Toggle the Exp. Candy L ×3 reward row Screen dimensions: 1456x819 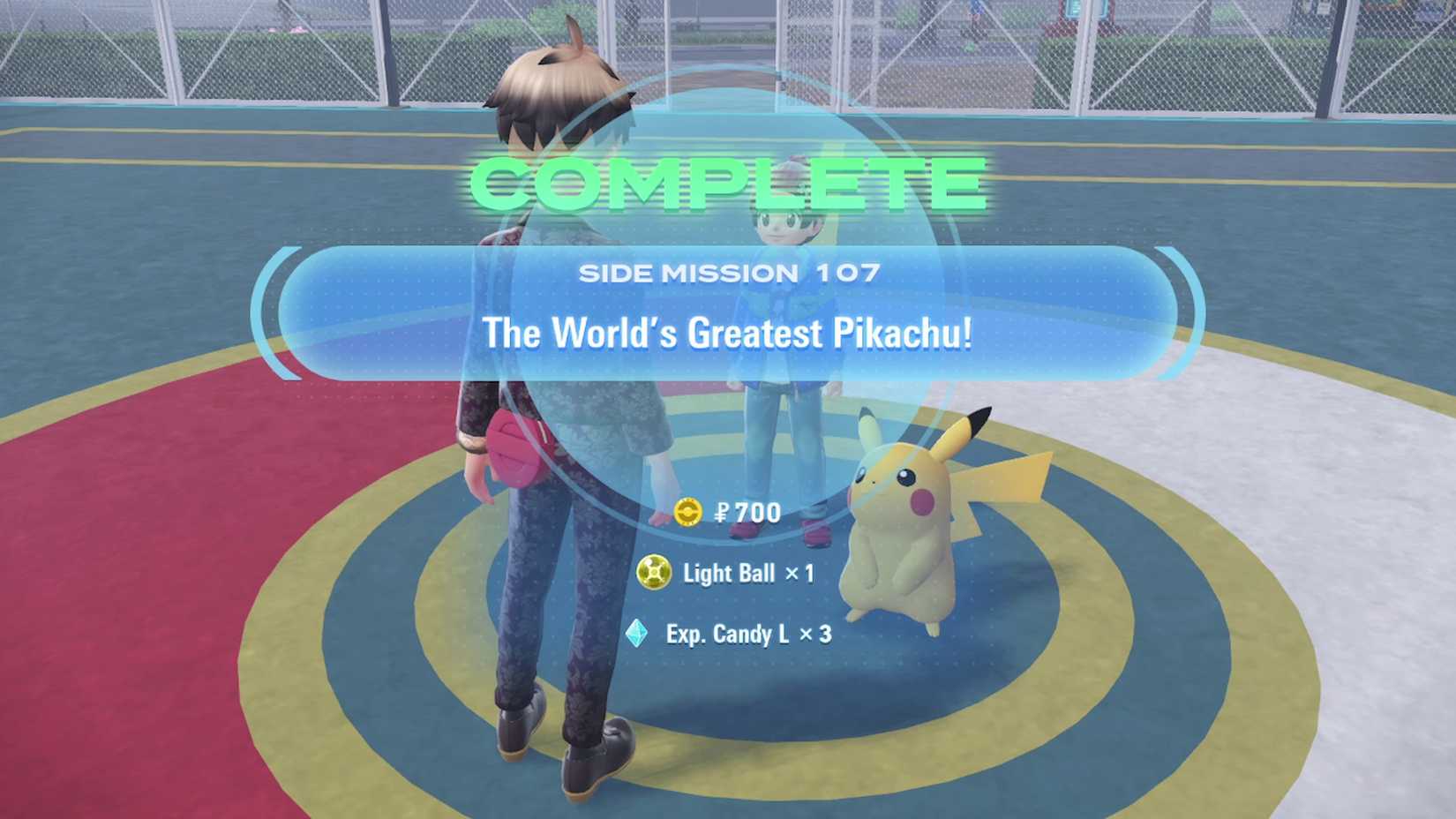(x=732, y=632)
